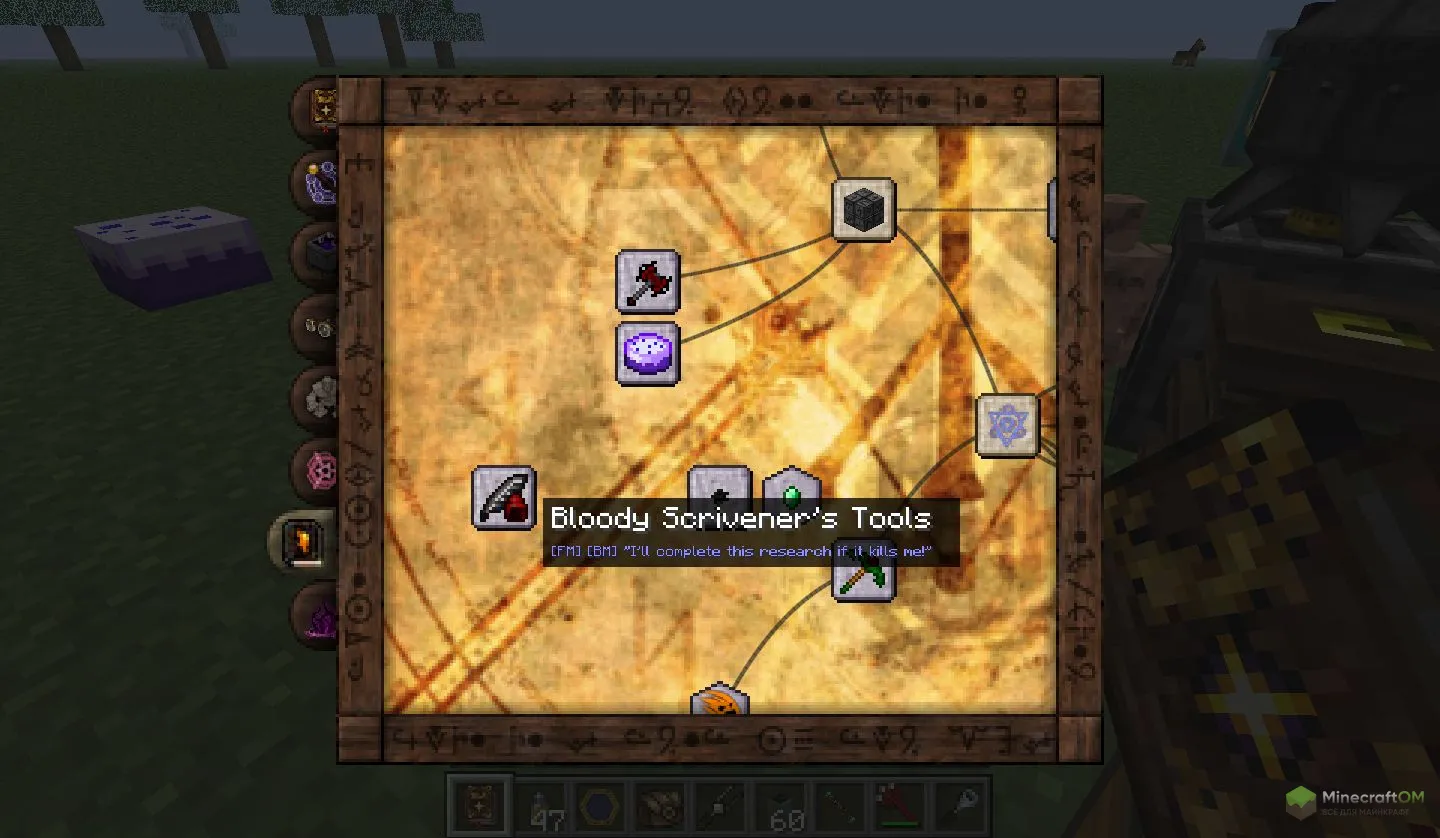Click the purple orb research node
This screenshot has height=838, width=1440.
[647, 353]
